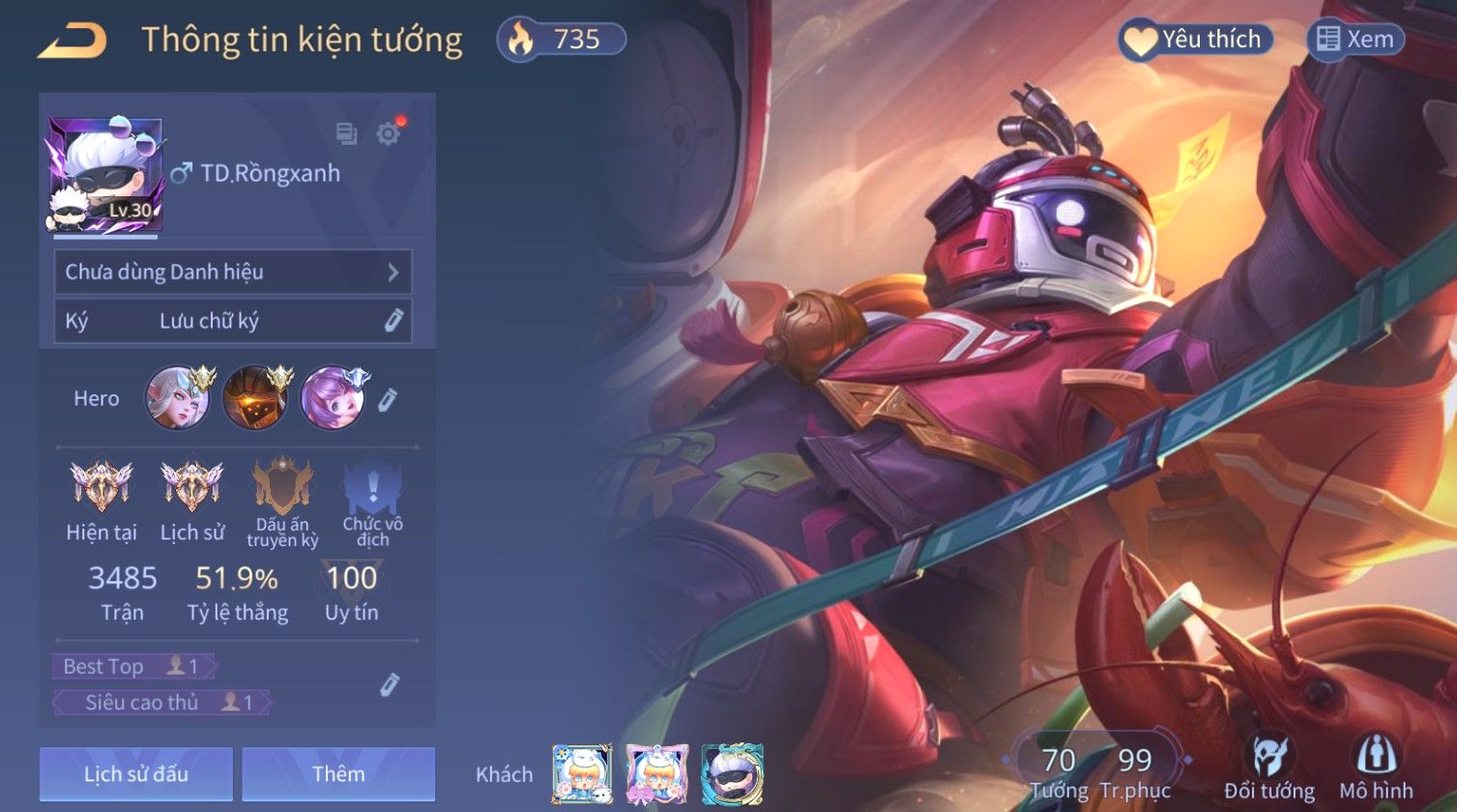Open the Xem view button
1457x812 pixels.
tap(1355, 40)
